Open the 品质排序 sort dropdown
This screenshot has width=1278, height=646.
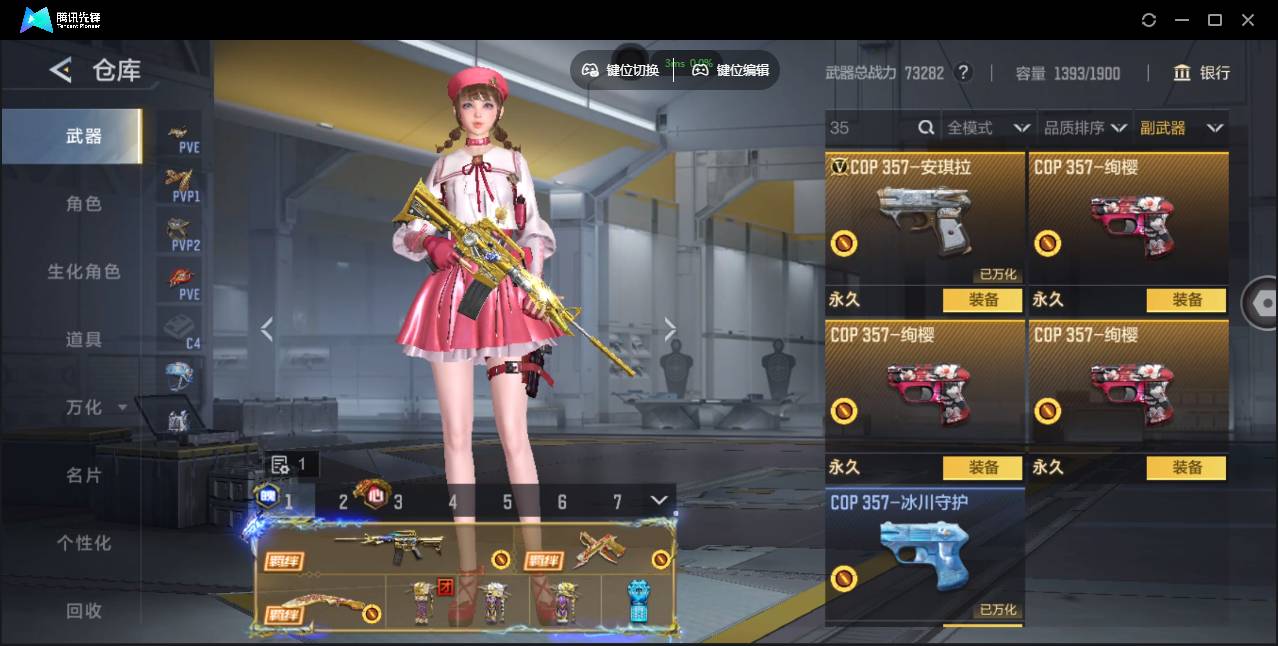1085,128
